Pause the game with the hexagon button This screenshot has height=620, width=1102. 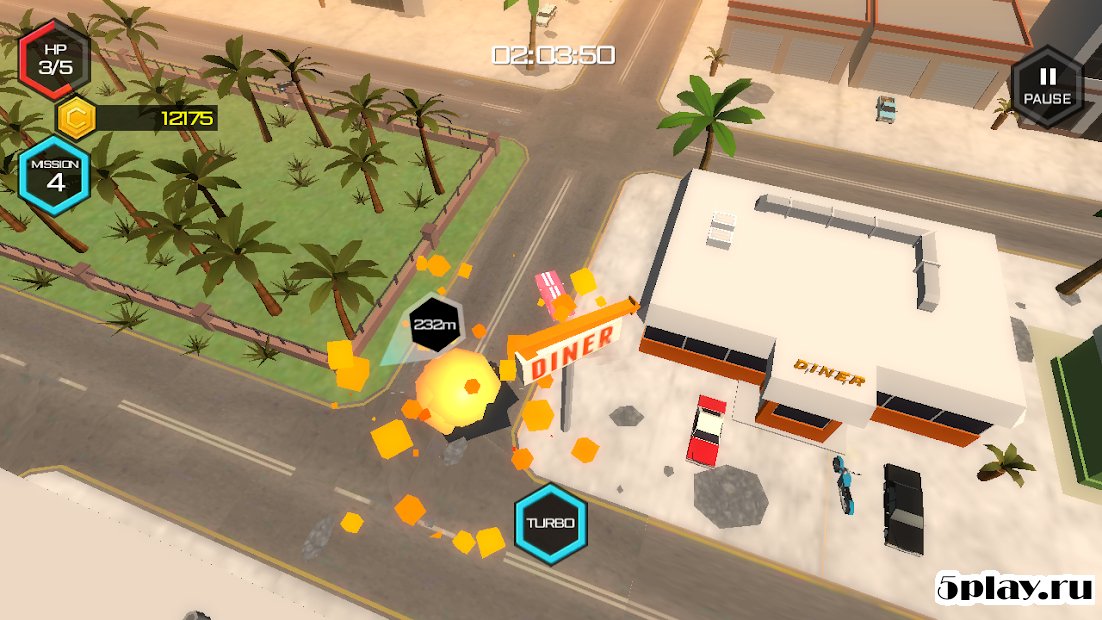[1046, 86]
